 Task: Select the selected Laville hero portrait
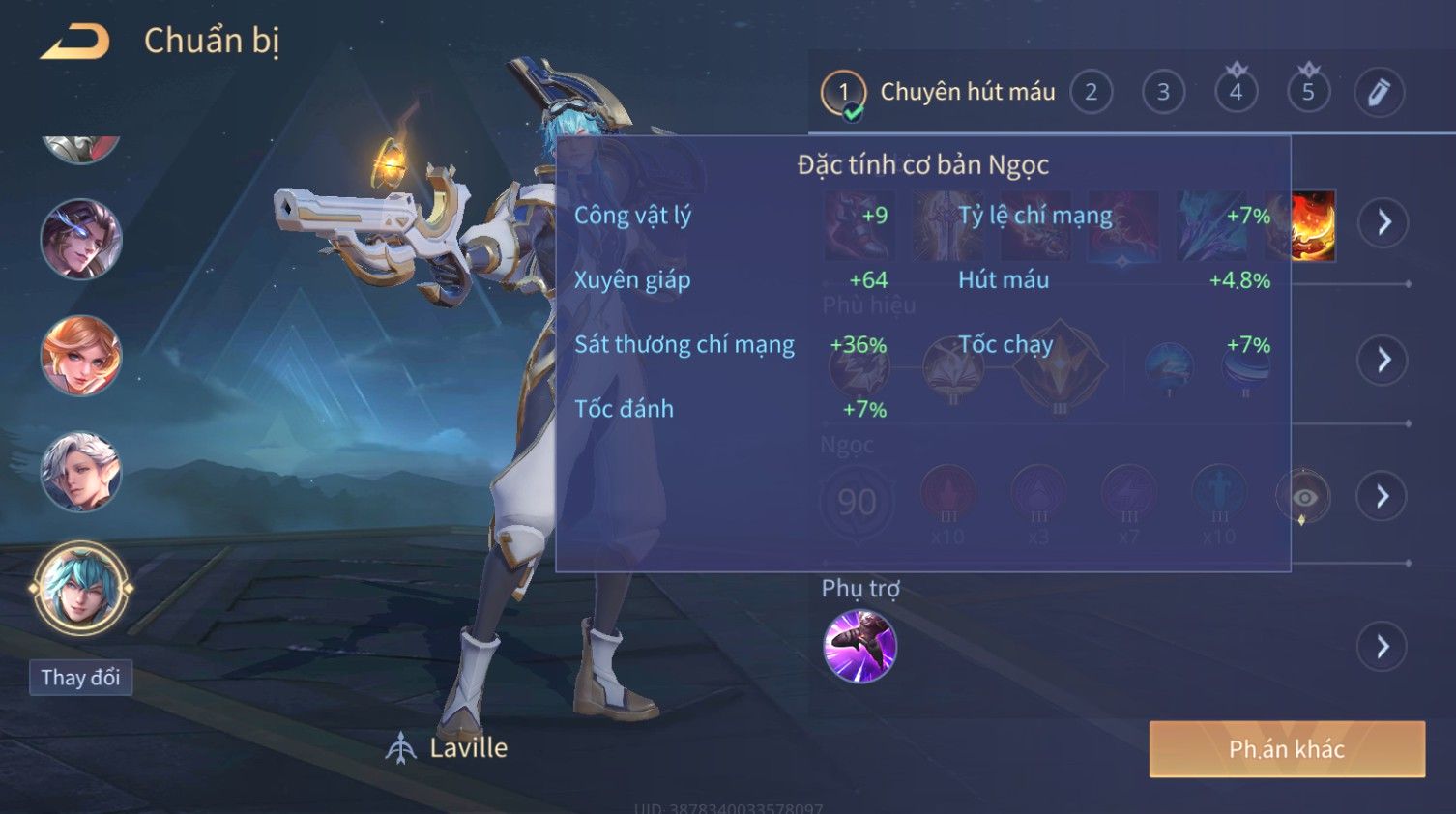80,588
